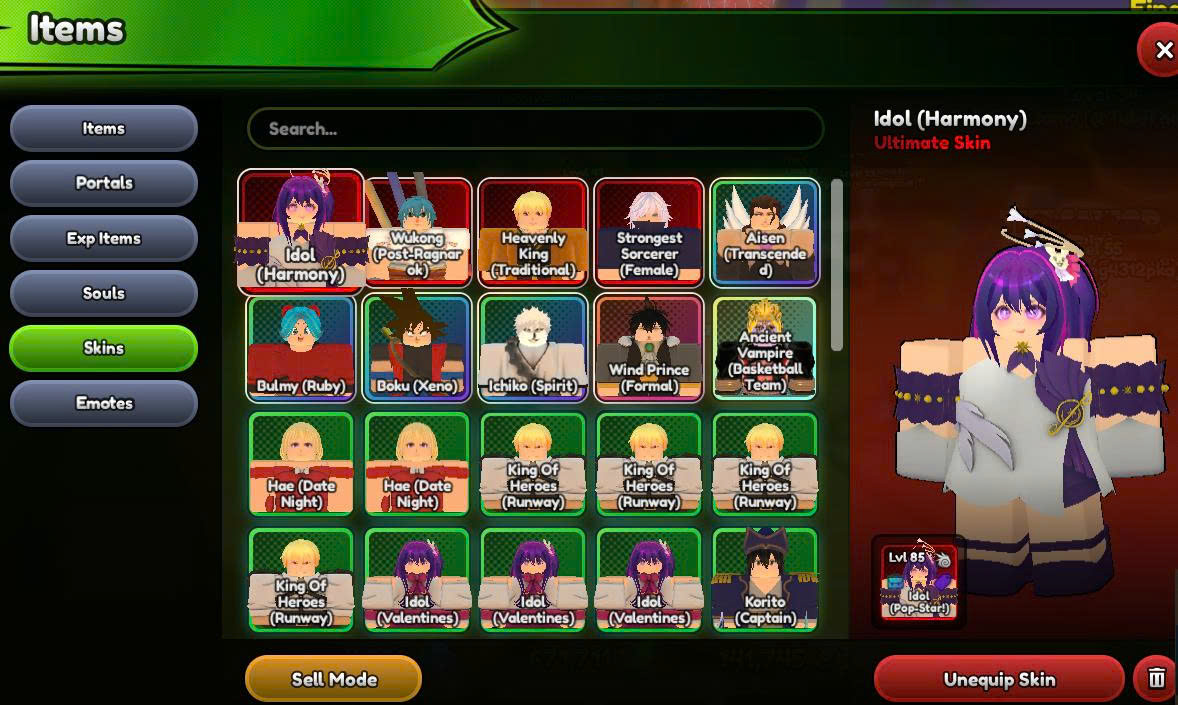Screen dimensions: 1178x705
Task: Open the Emotes tab
Action: point(104,403)
